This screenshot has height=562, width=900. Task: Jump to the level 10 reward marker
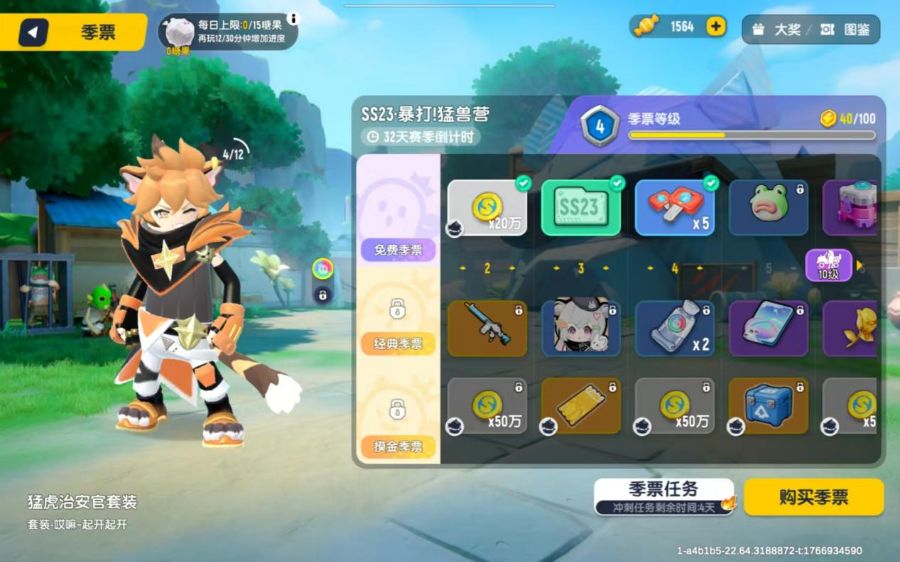(830, 265)
